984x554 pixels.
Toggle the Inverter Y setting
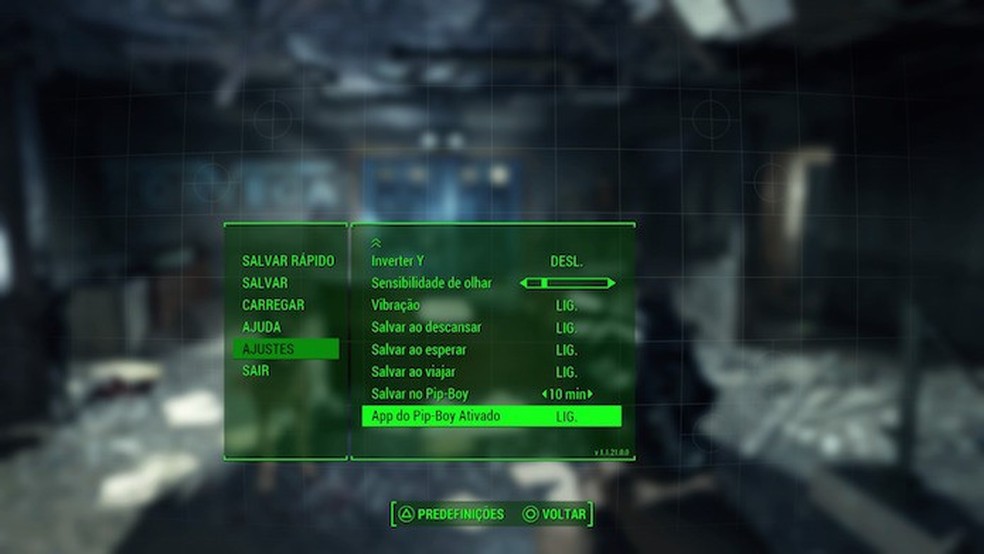[x=566, y=262]
